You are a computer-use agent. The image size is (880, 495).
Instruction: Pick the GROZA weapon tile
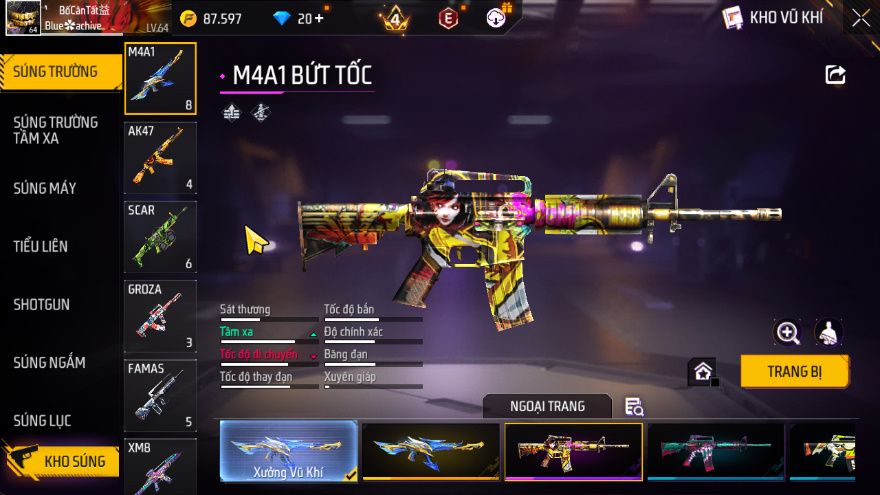[160, 316]
